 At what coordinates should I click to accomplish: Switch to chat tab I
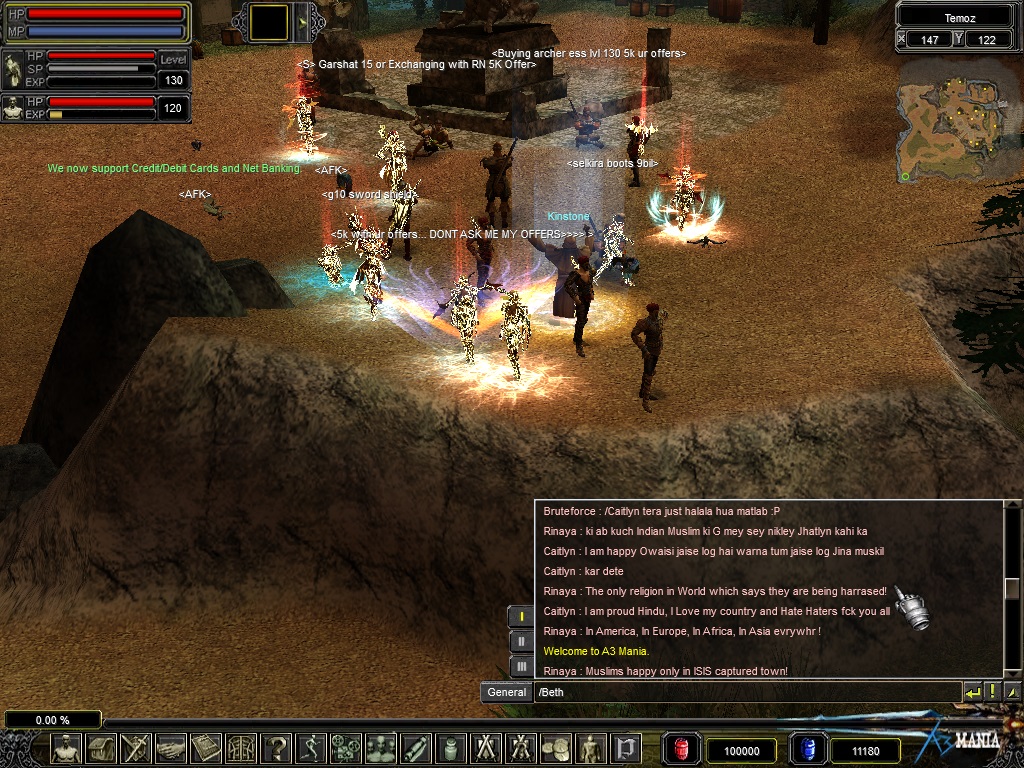pyautogui.click(x=521, y=617)
